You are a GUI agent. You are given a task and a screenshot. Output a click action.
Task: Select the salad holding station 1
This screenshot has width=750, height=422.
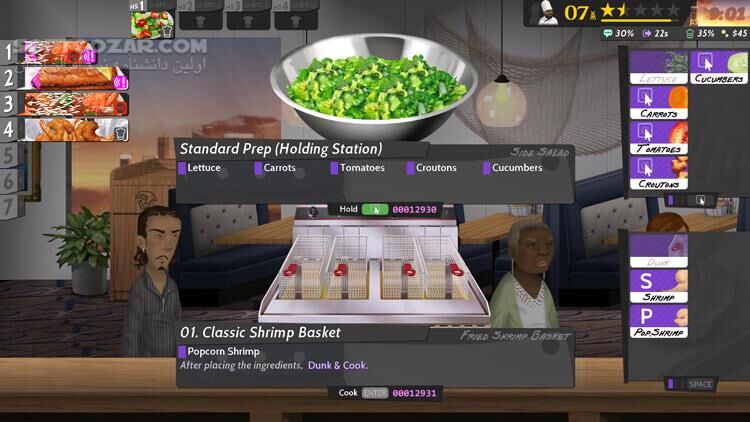point(153,19)
